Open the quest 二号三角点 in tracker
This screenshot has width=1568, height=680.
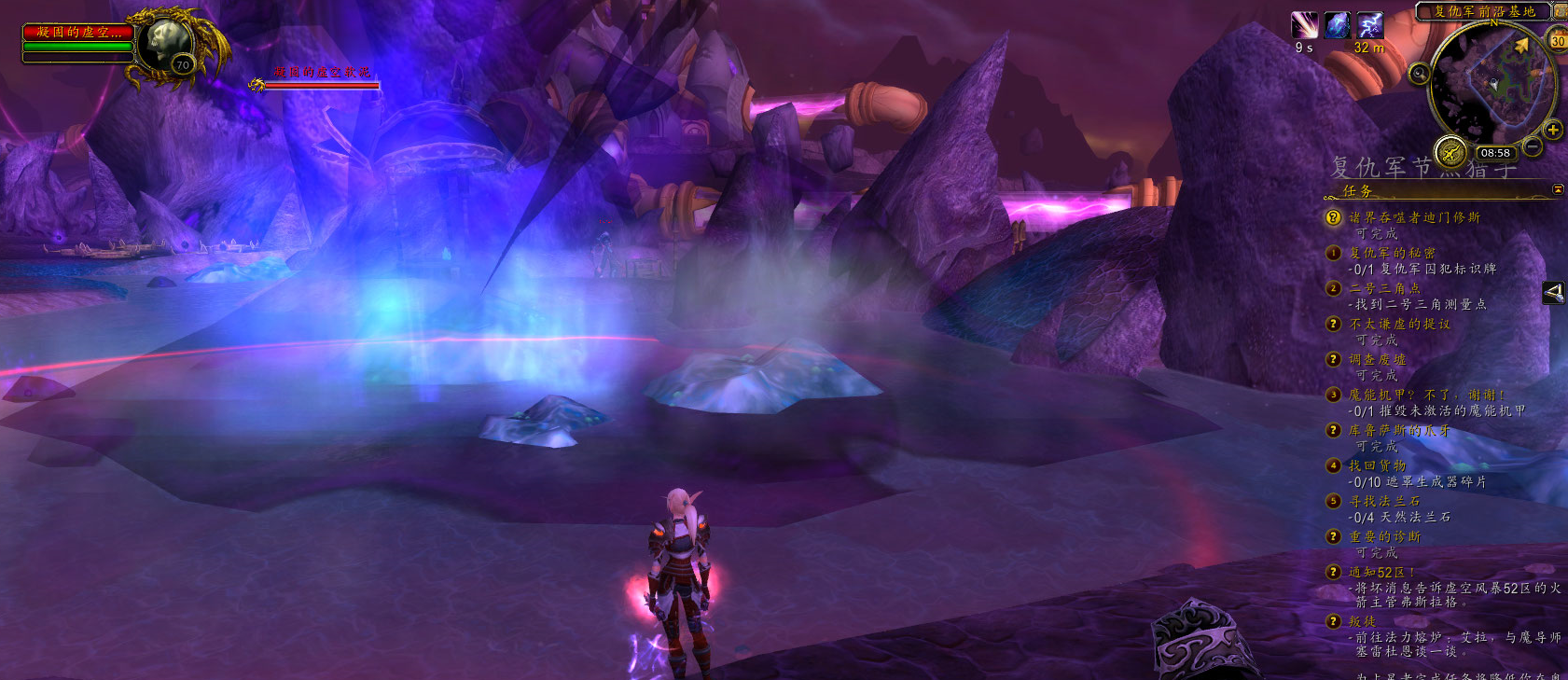[1384, 288]
